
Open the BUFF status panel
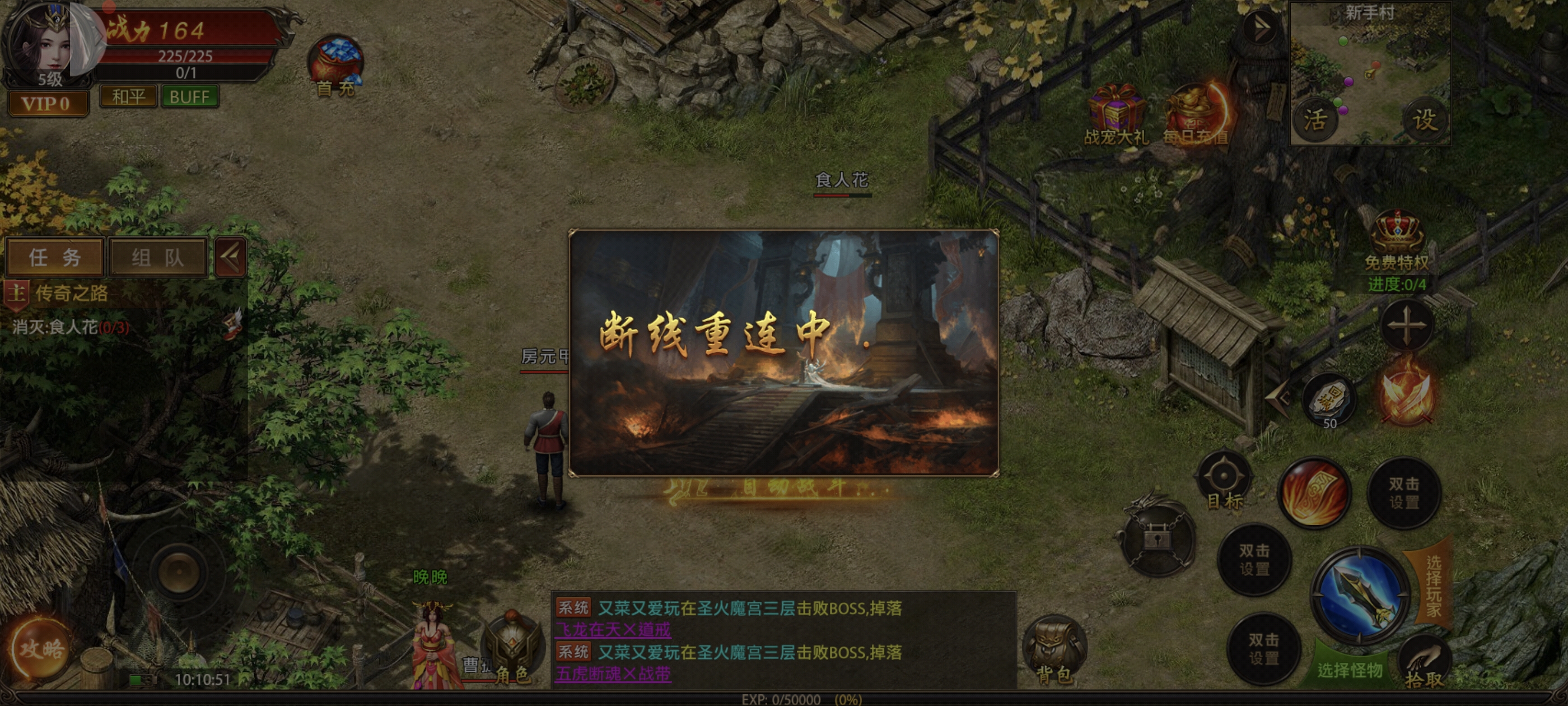pyautogui.click(x=189, y=96)
